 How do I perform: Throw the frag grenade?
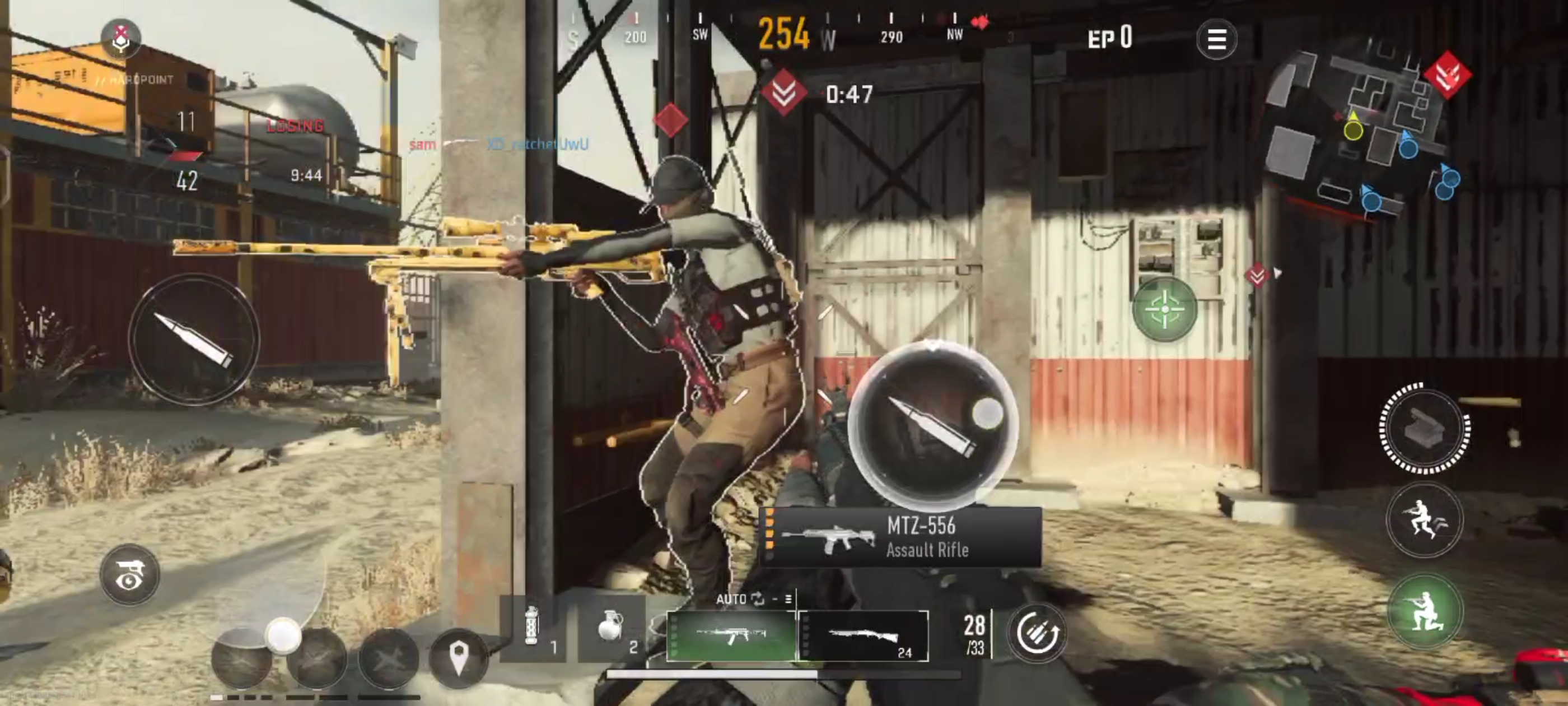tap(610, 629)
